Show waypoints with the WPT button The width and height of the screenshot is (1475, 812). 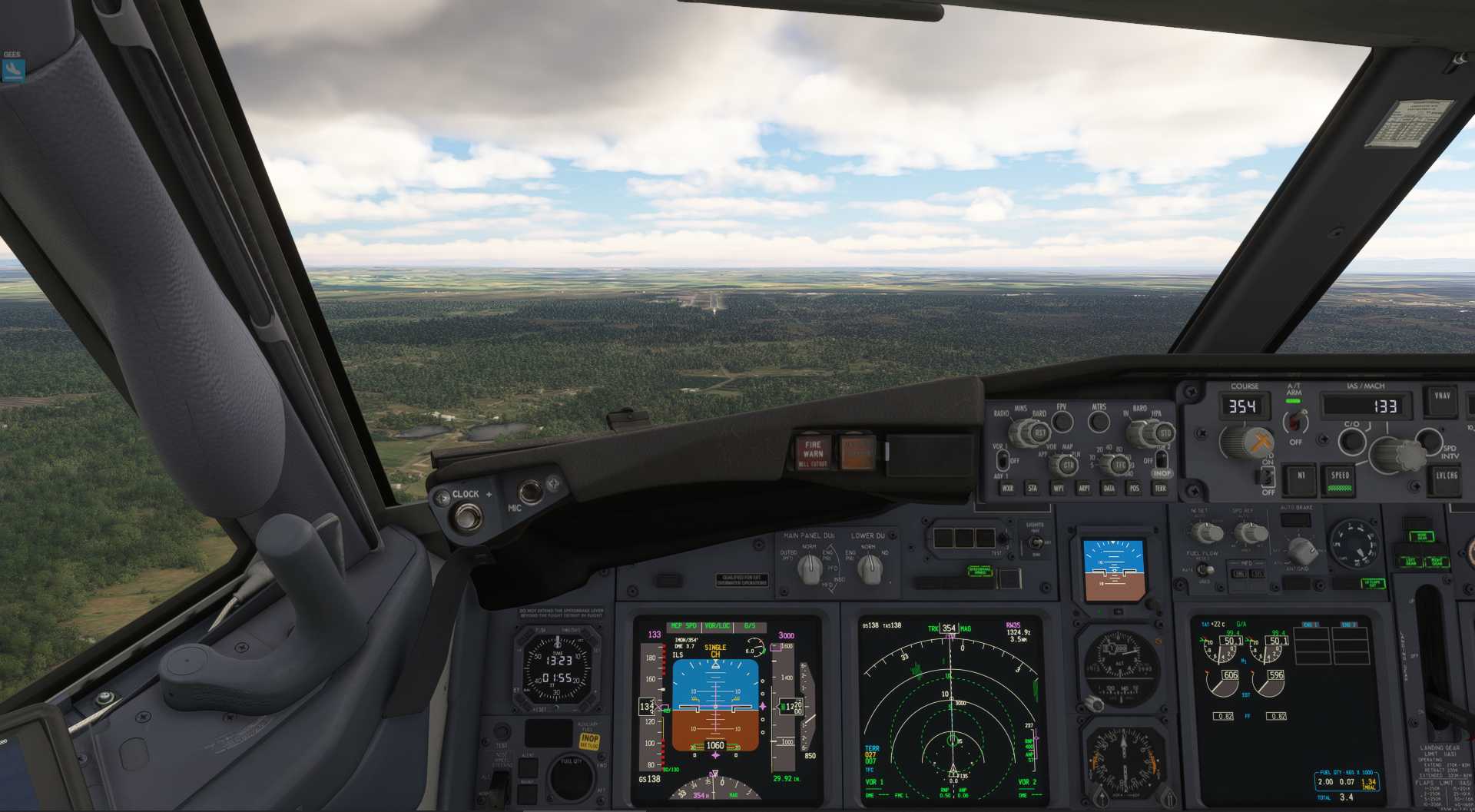point(1059,488)
